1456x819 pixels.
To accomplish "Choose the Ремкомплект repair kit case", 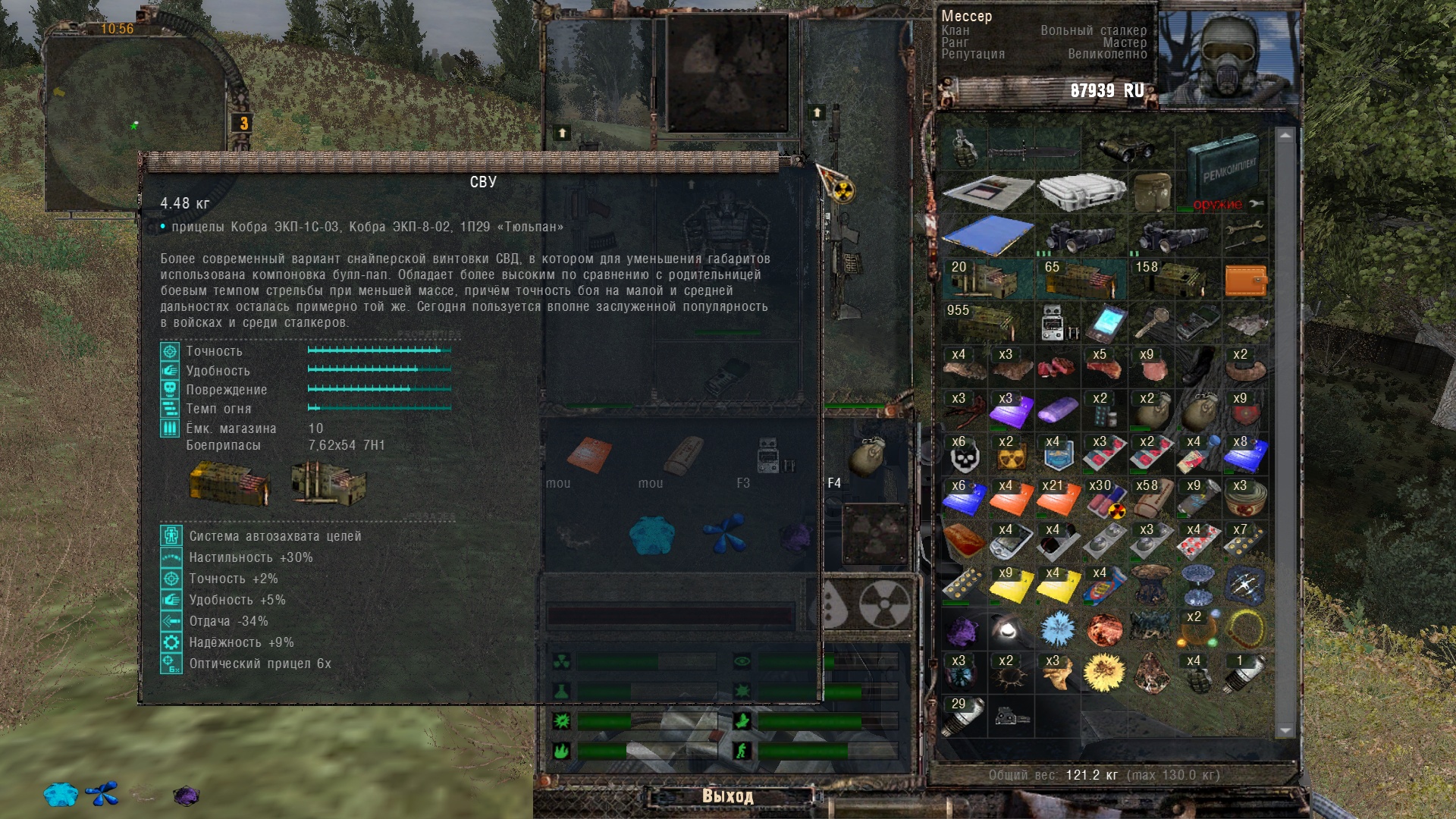I will click(1221, 171).
